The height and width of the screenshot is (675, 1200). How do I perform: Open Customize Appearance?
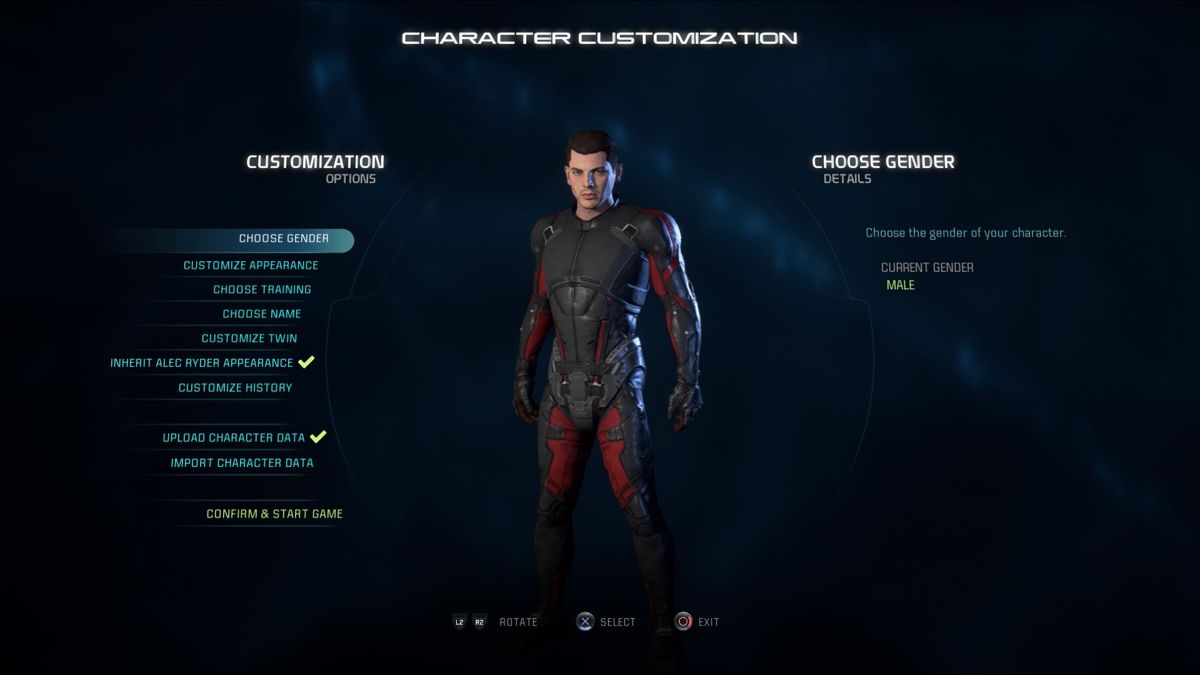pos(250,266)
